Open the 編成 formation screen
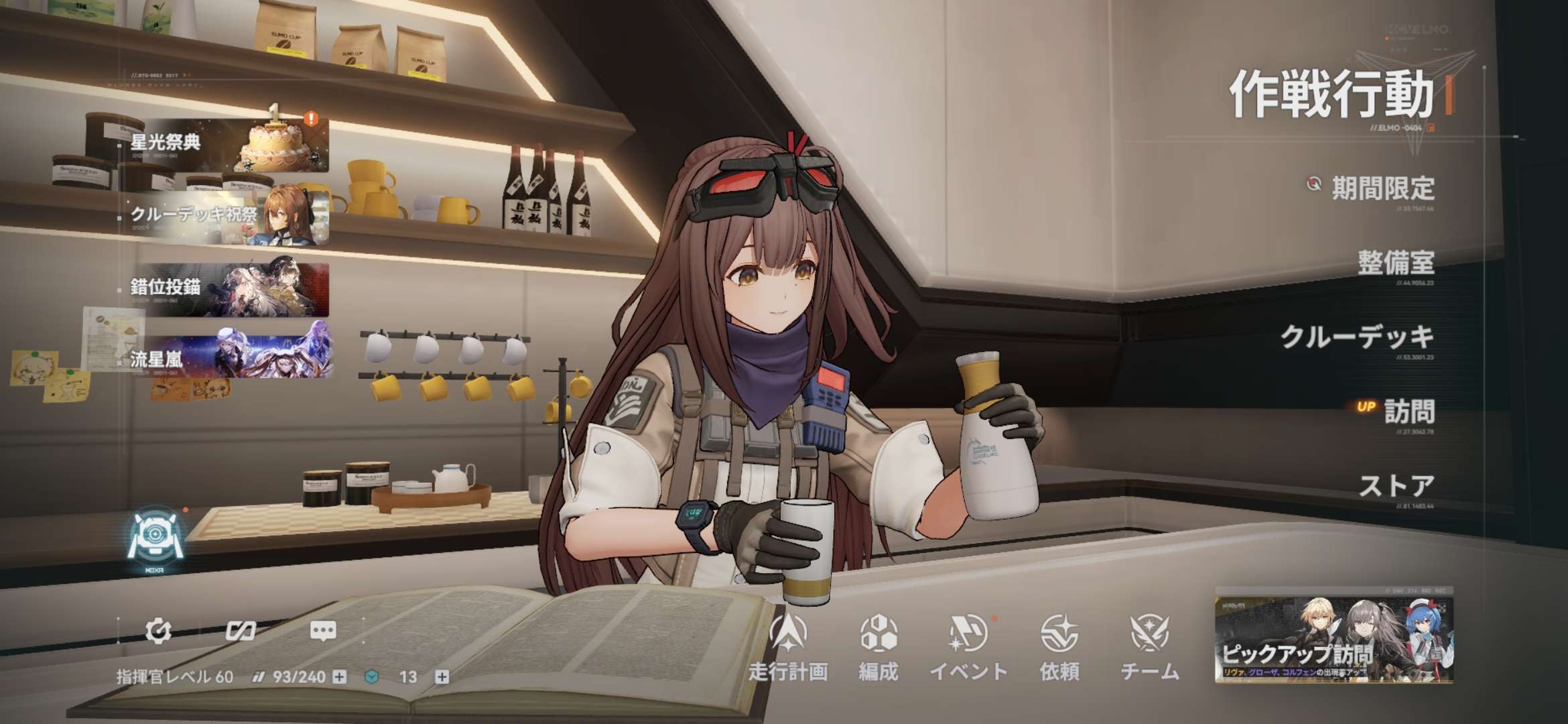Image resolution: width=1568 pixels, height=724 pixels. [x=878, y=647]
